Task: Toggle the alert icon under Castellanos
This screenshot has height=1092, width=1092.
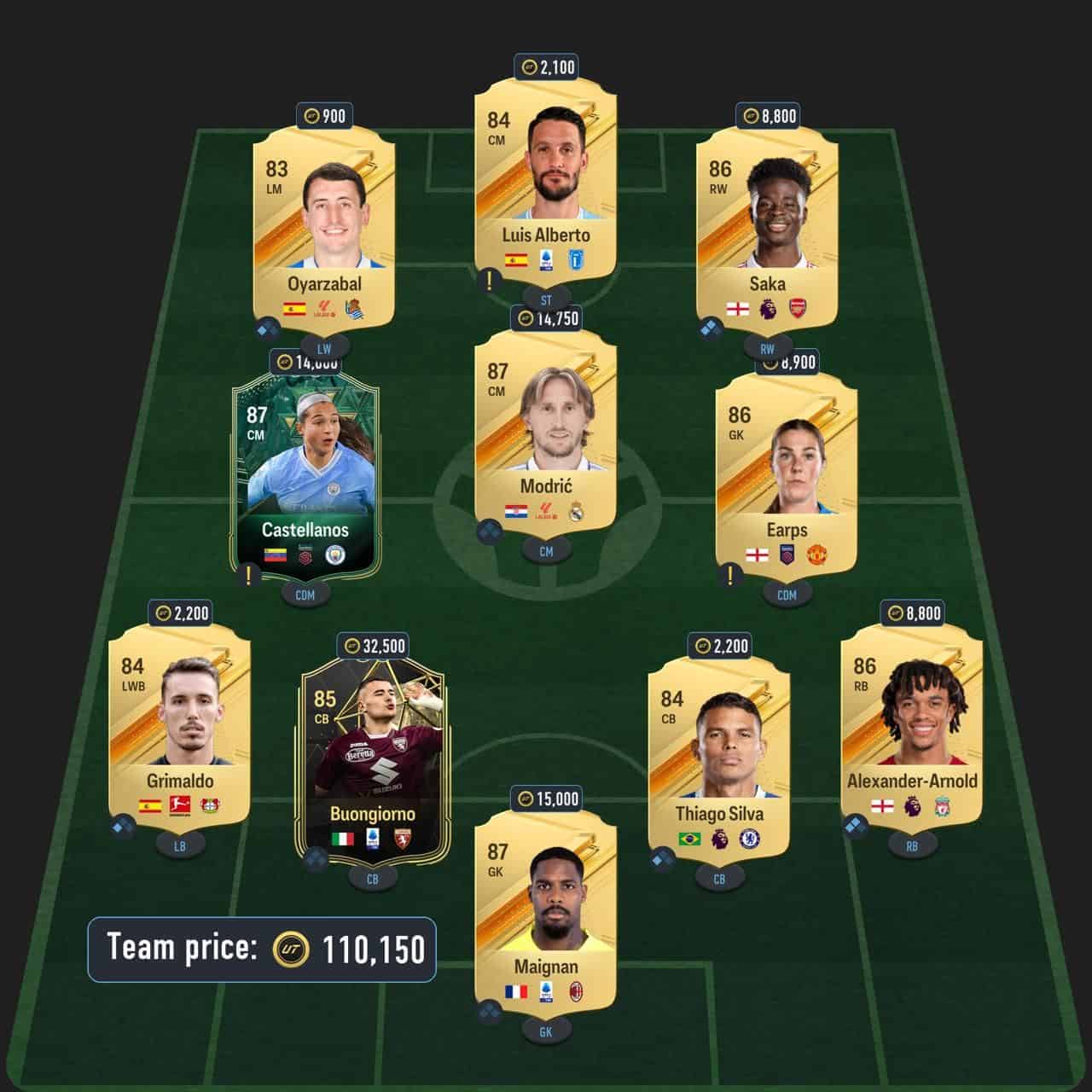Action: pyautogui.click(x=247, y=574)
